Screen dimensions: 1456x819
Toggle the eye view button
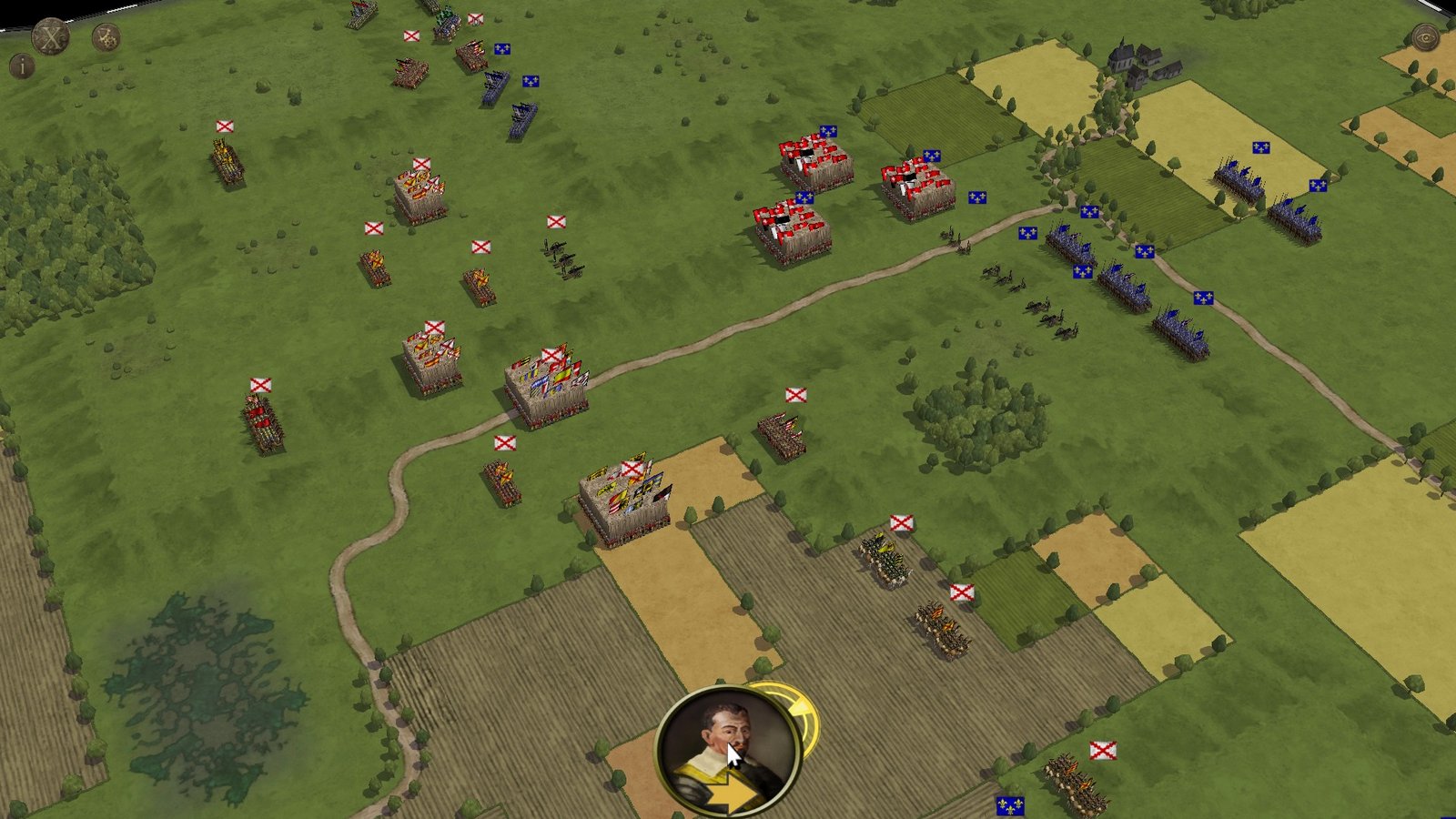pyautogui.click(x=1424, y=37)
